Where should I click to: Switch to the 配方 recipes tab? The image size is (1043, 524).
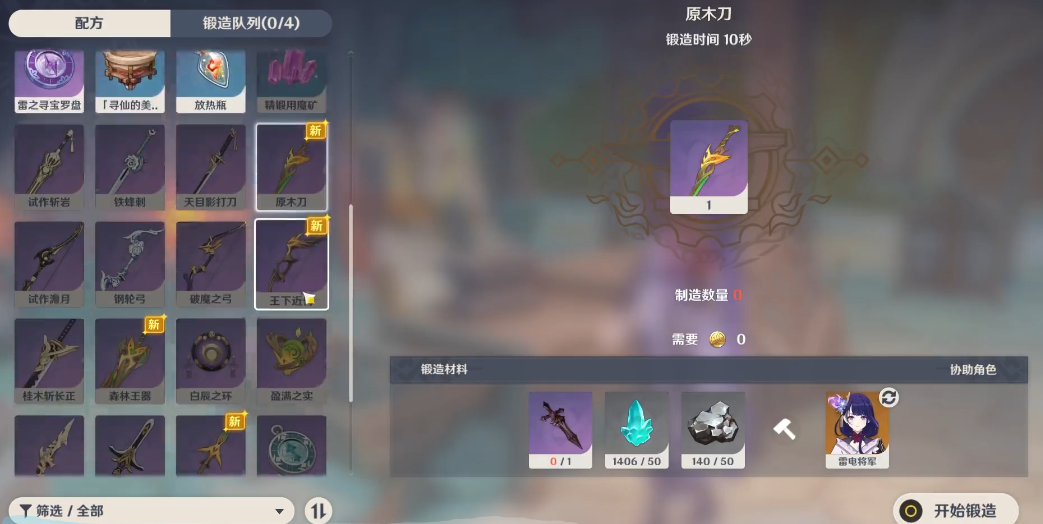tap(88, 23)
